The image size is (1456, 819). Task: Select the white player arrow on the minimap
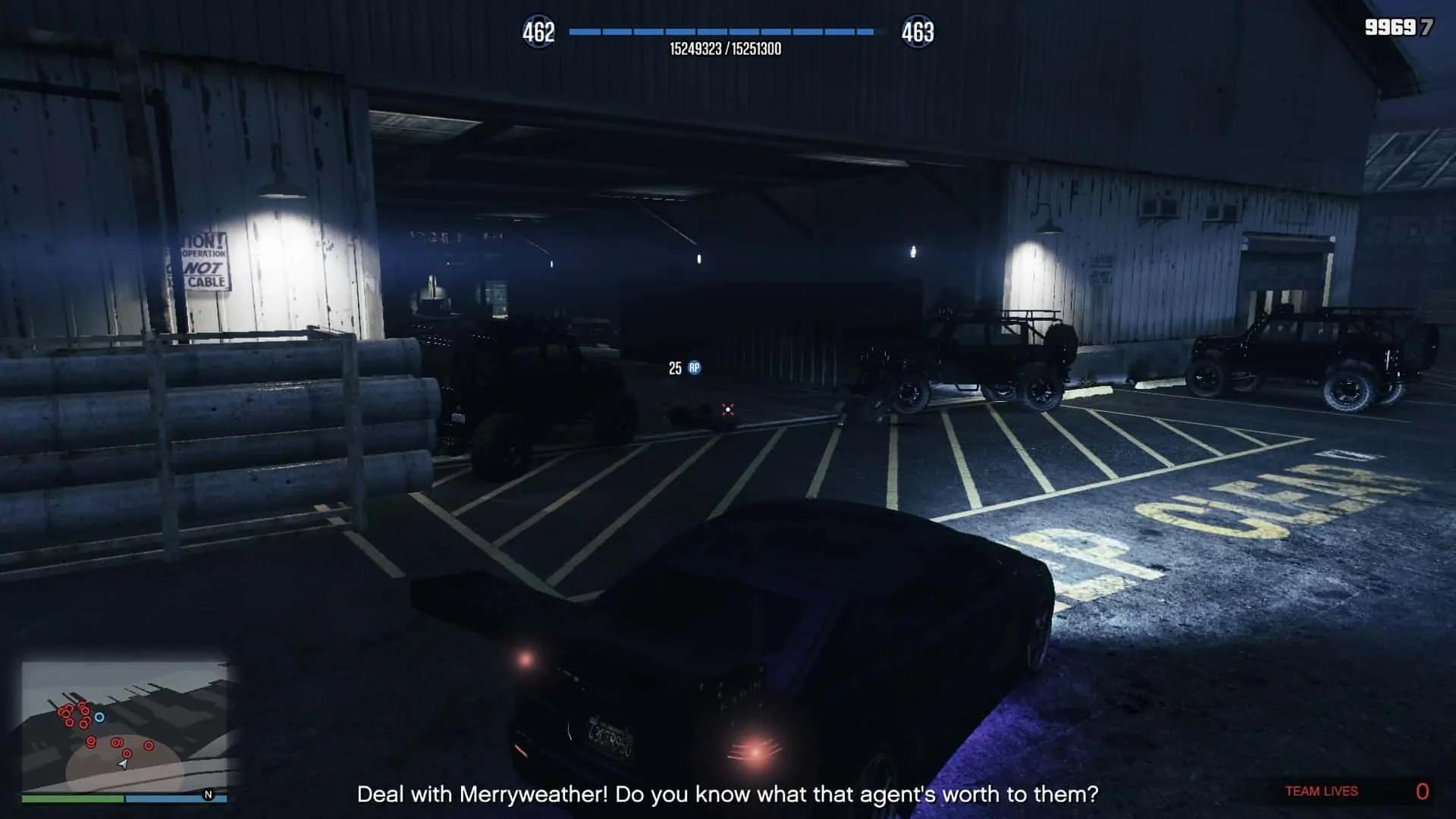(x=122, y=764)
